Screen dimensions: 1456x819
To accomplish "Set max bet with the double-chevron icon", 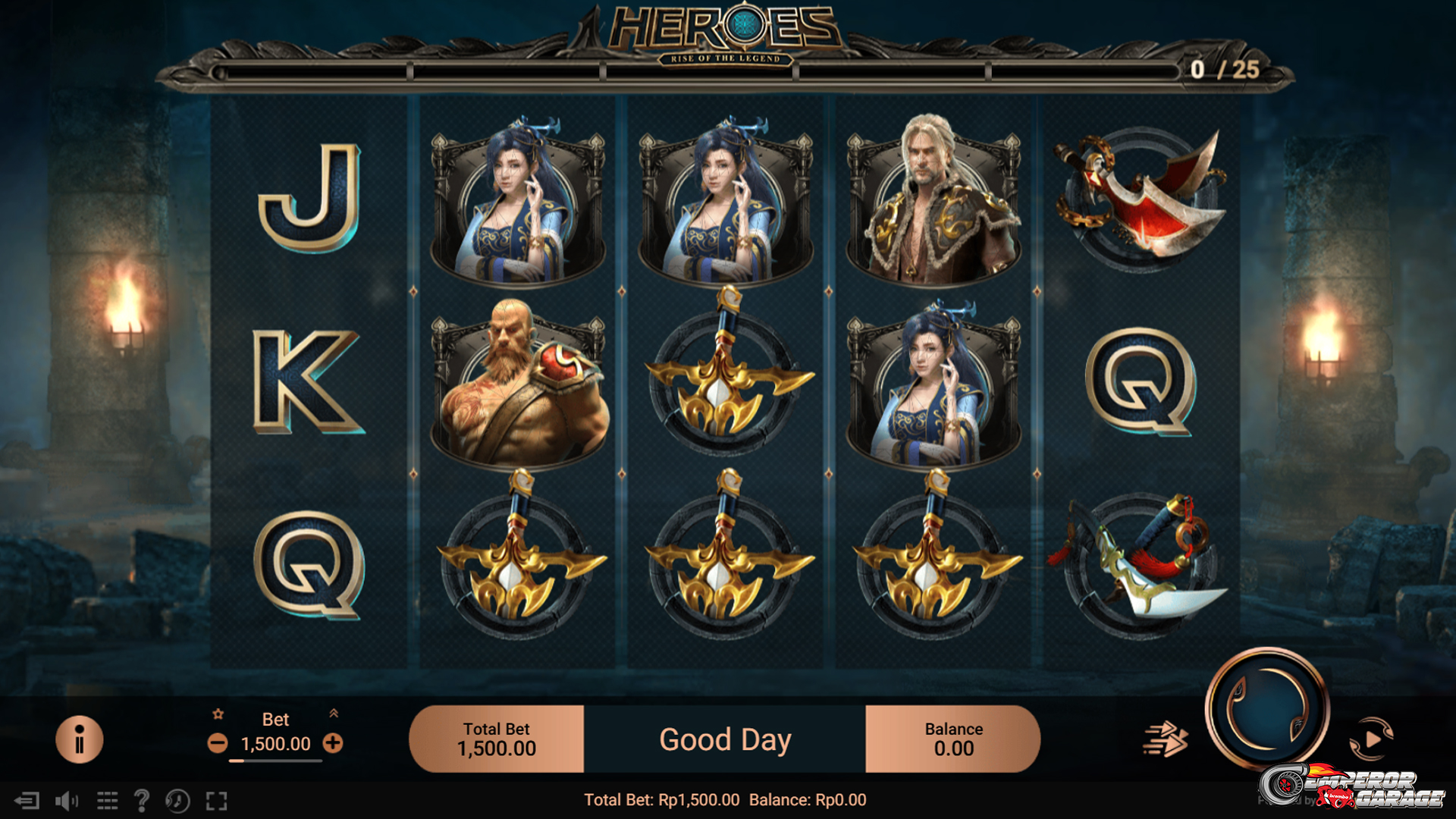I will (x=334, y=714).
